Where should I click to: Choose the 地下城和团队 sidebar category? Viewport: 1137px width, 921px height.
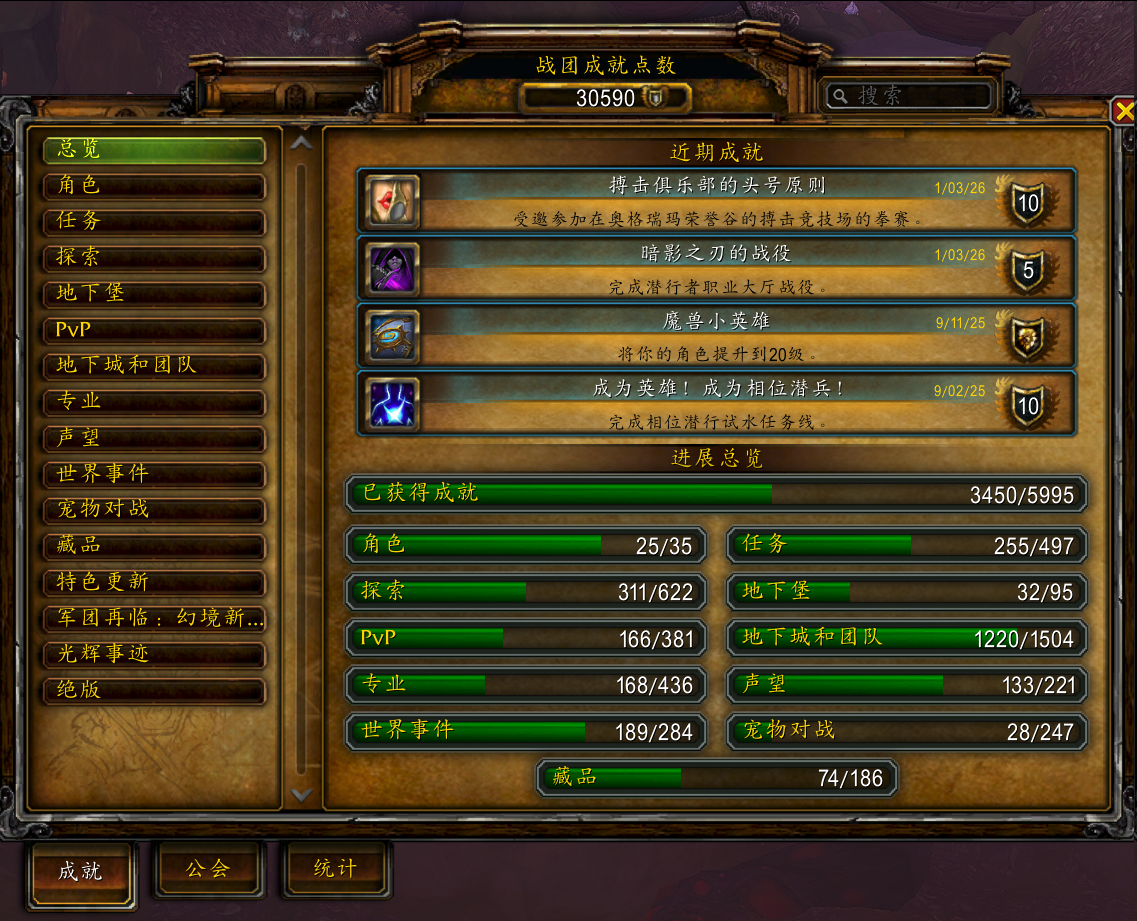[x=153, y=366]
